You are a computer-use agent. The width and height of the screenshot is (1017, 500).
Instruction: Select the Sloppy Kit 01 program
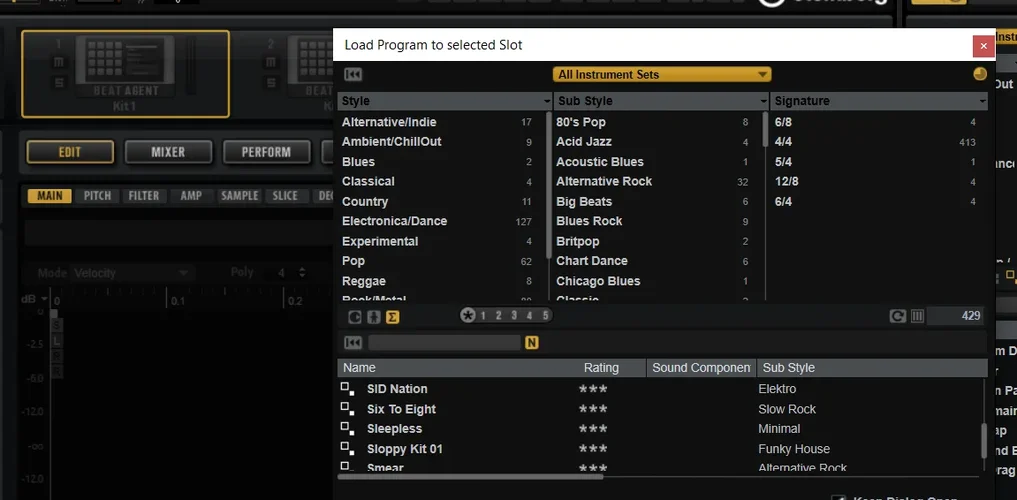click(x=404, y=449)
